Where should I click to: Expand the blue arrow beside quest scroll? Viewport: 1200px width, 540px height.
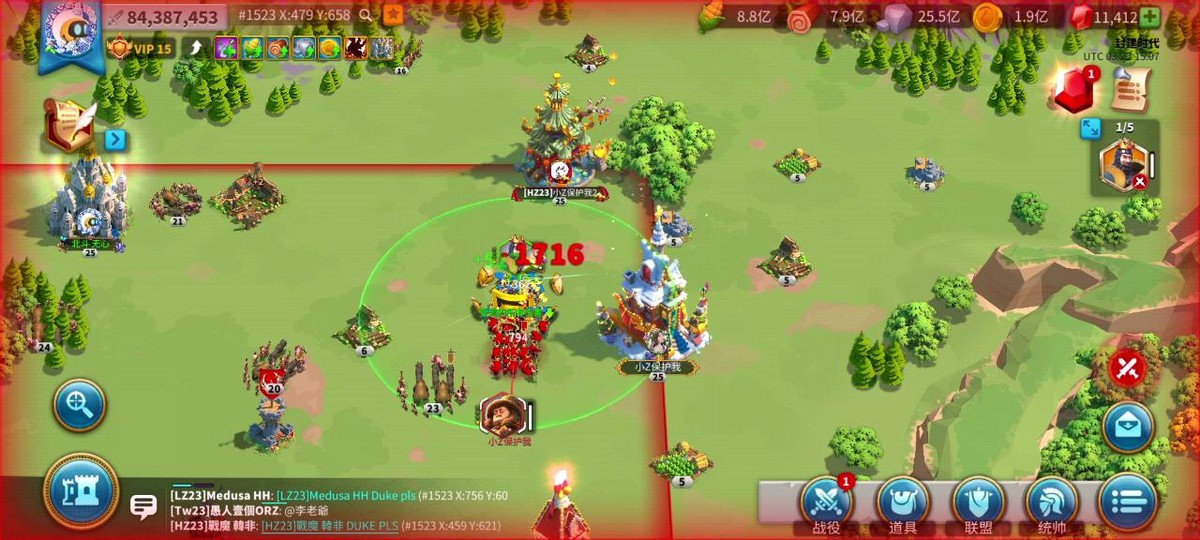tap(115, 139)
